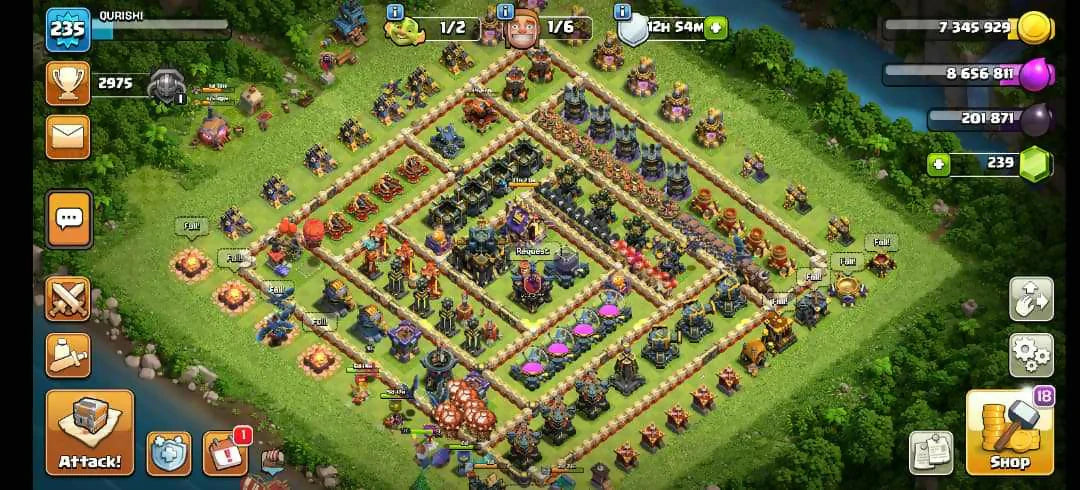Open the crossed swords war button

click(x=68, y=299)
